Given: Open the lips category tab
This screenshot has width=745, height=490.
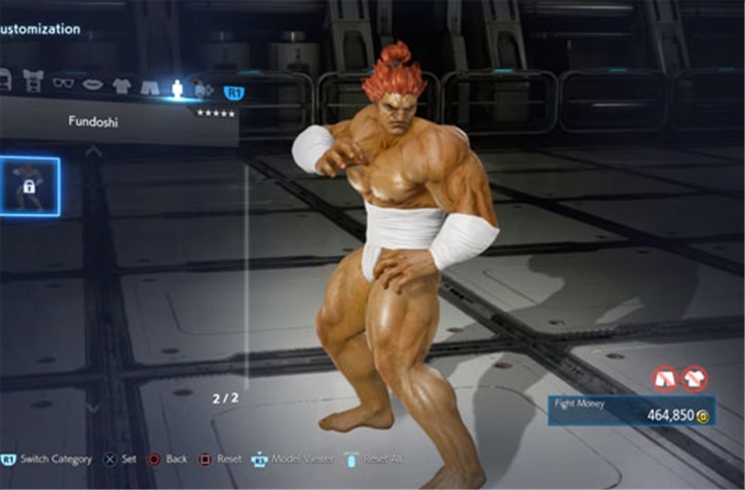Looking at the screenshot, I should click(x=91, y=86).
